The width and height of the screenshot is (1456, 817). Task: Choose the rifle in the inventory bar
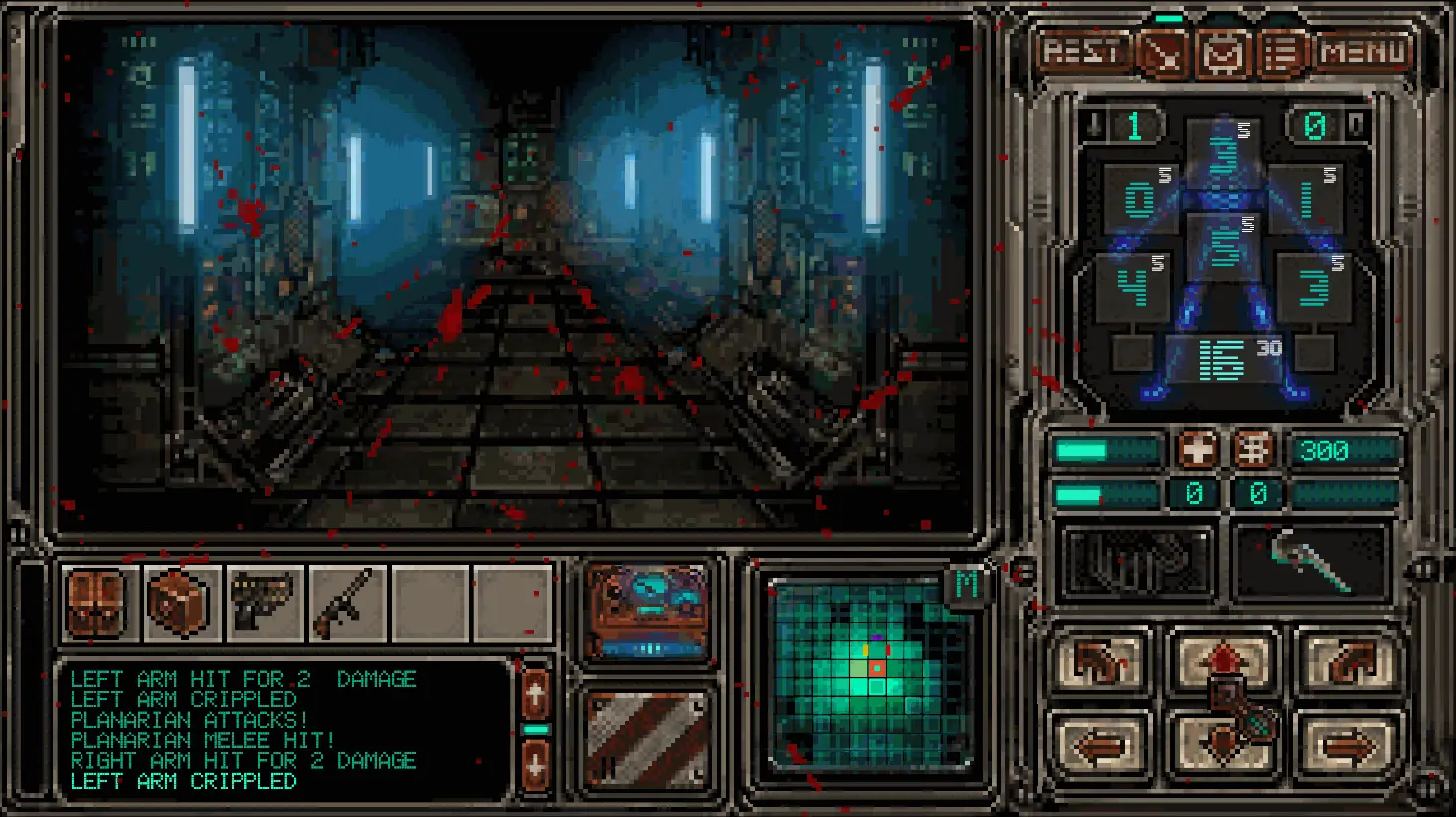(x=346, y=602)
